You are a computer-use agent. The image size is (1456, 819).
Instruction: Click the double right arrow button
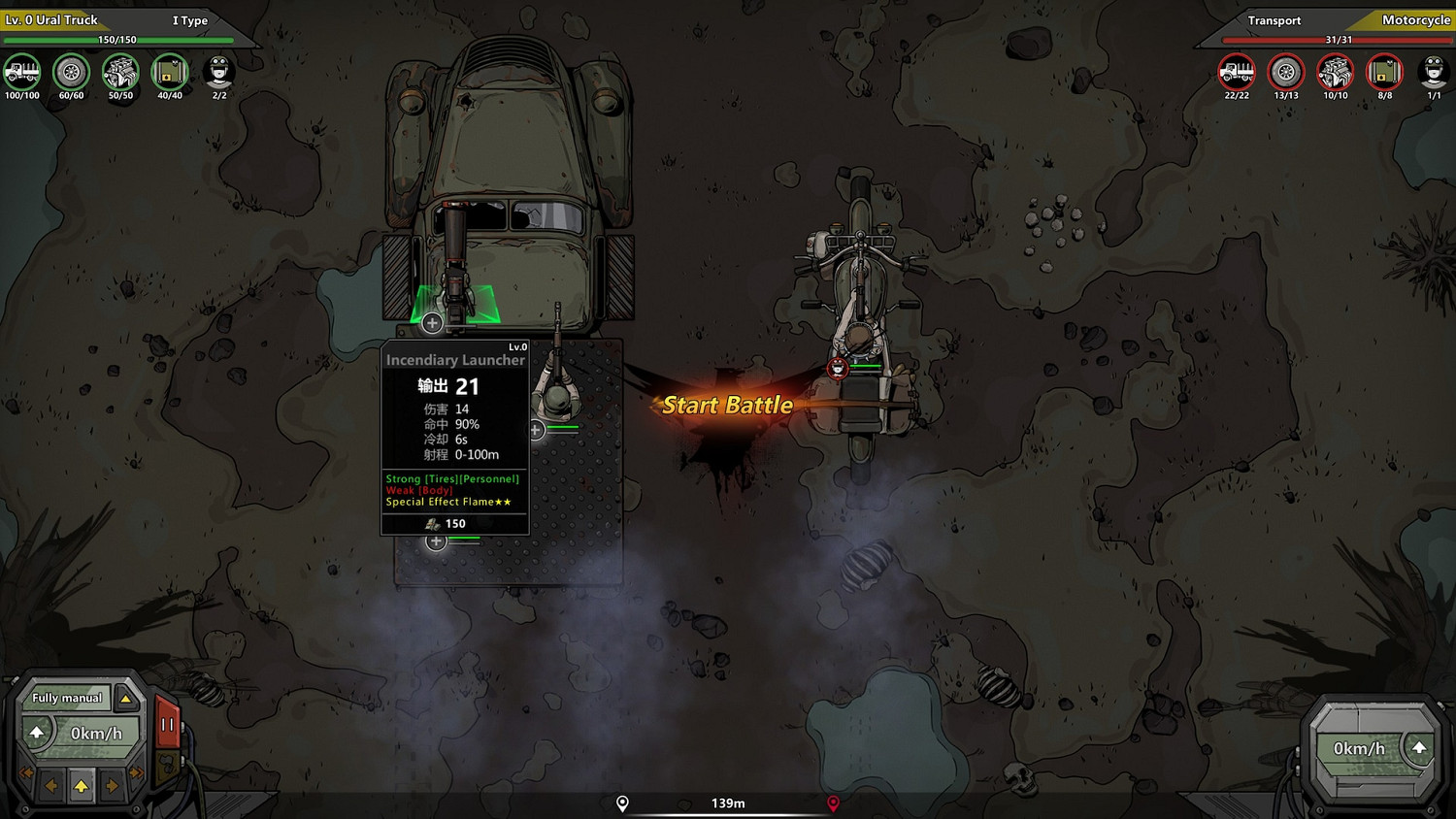coord(136,774)
